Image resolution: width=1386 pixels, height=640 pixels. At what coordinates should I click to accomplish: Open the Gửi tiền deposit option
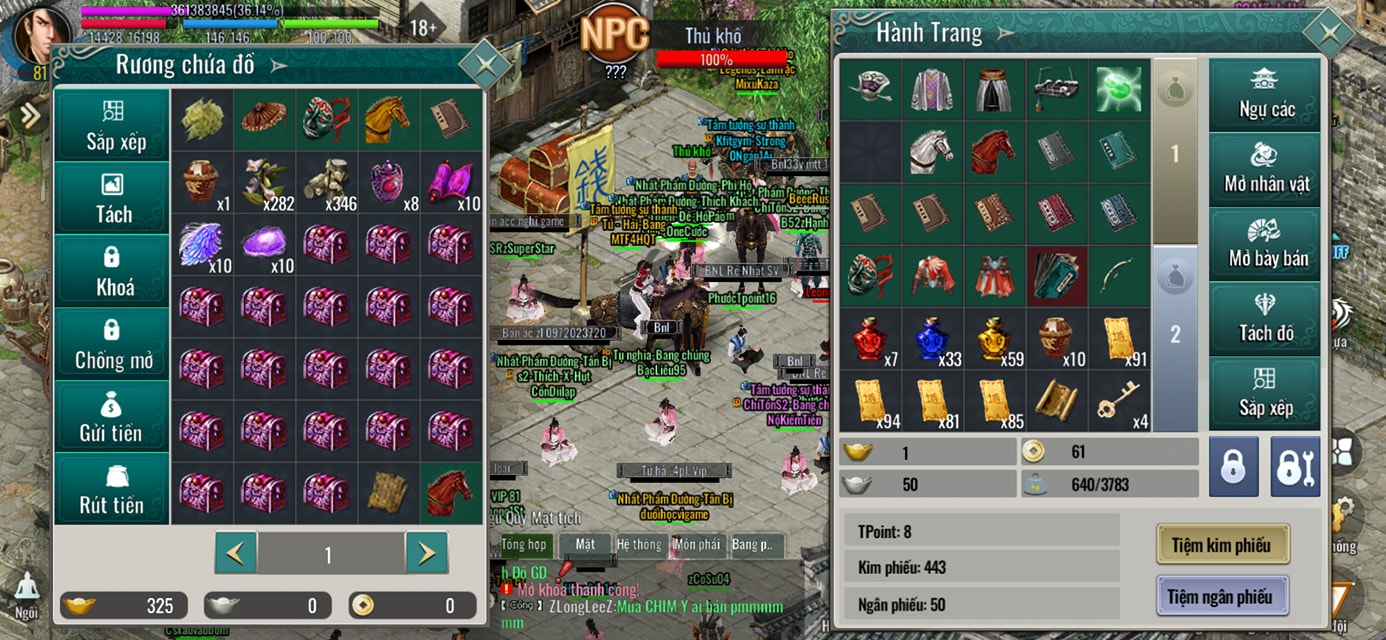pyautogui.click(x=113, y=417)
